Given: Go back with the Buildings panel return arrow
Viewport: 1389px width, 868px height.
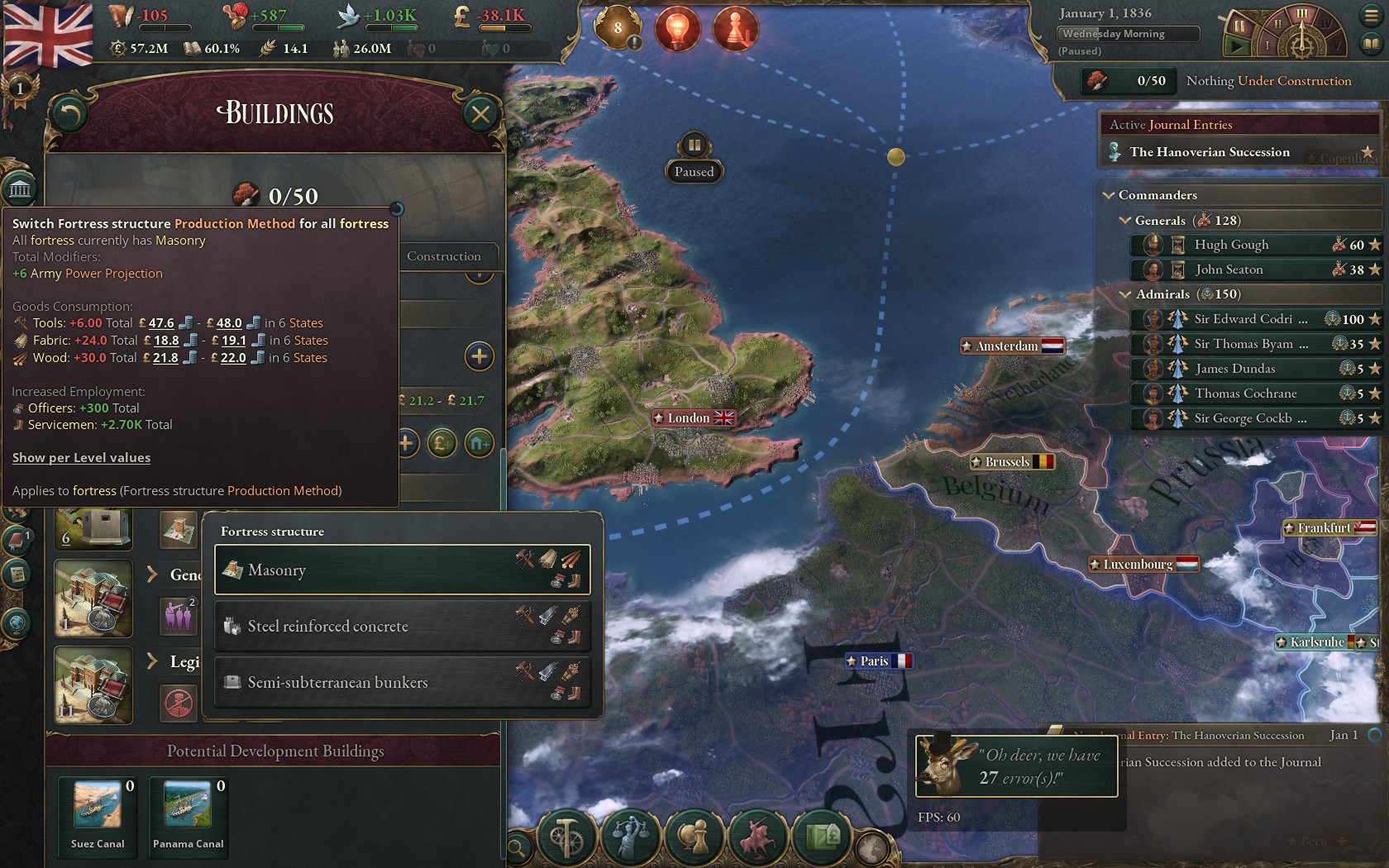Looking at the screenshot, I should (69, 114).
